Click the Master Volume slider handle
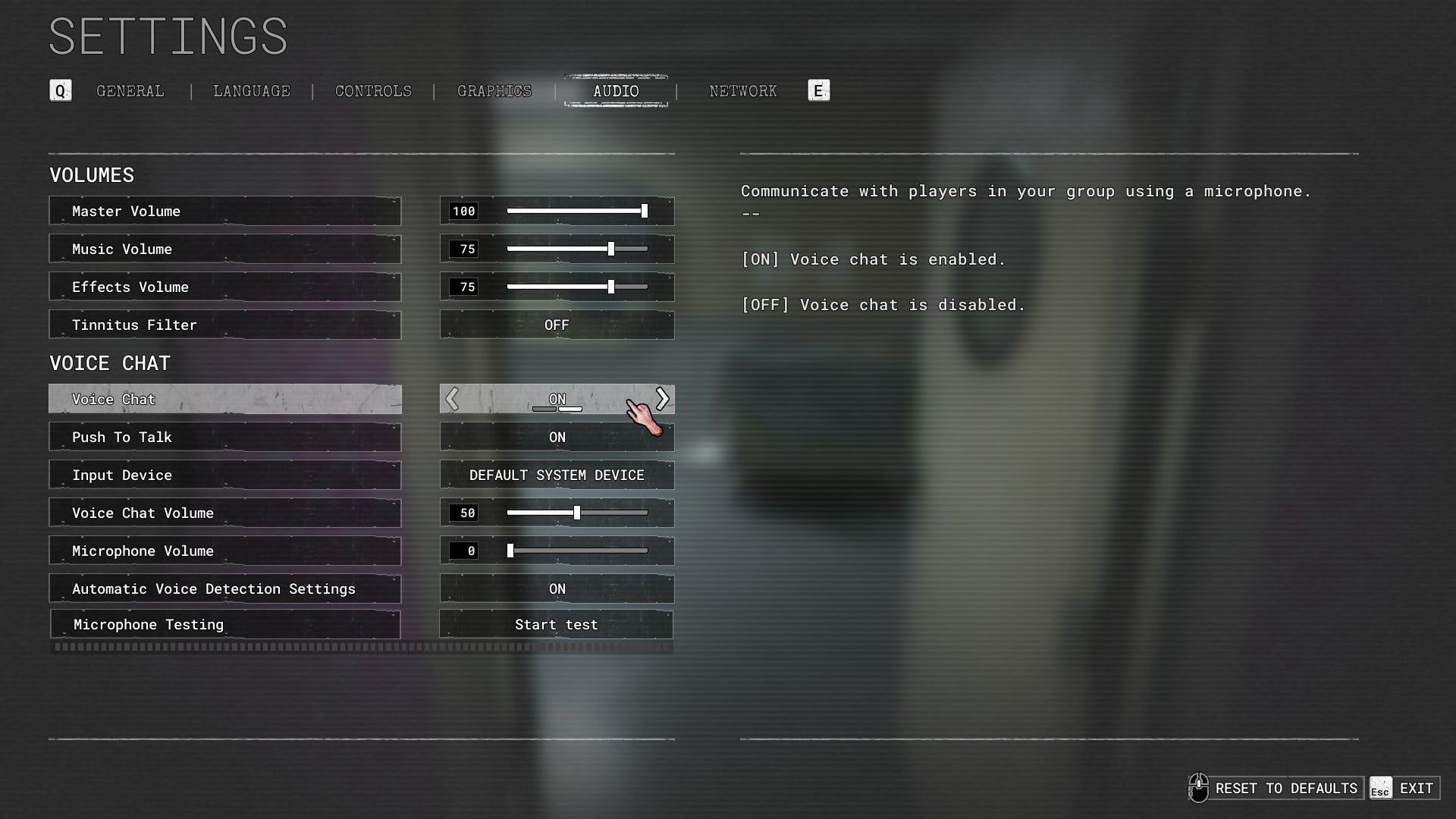This screenshot has height=819, width=1456. (x=644, y=211)
